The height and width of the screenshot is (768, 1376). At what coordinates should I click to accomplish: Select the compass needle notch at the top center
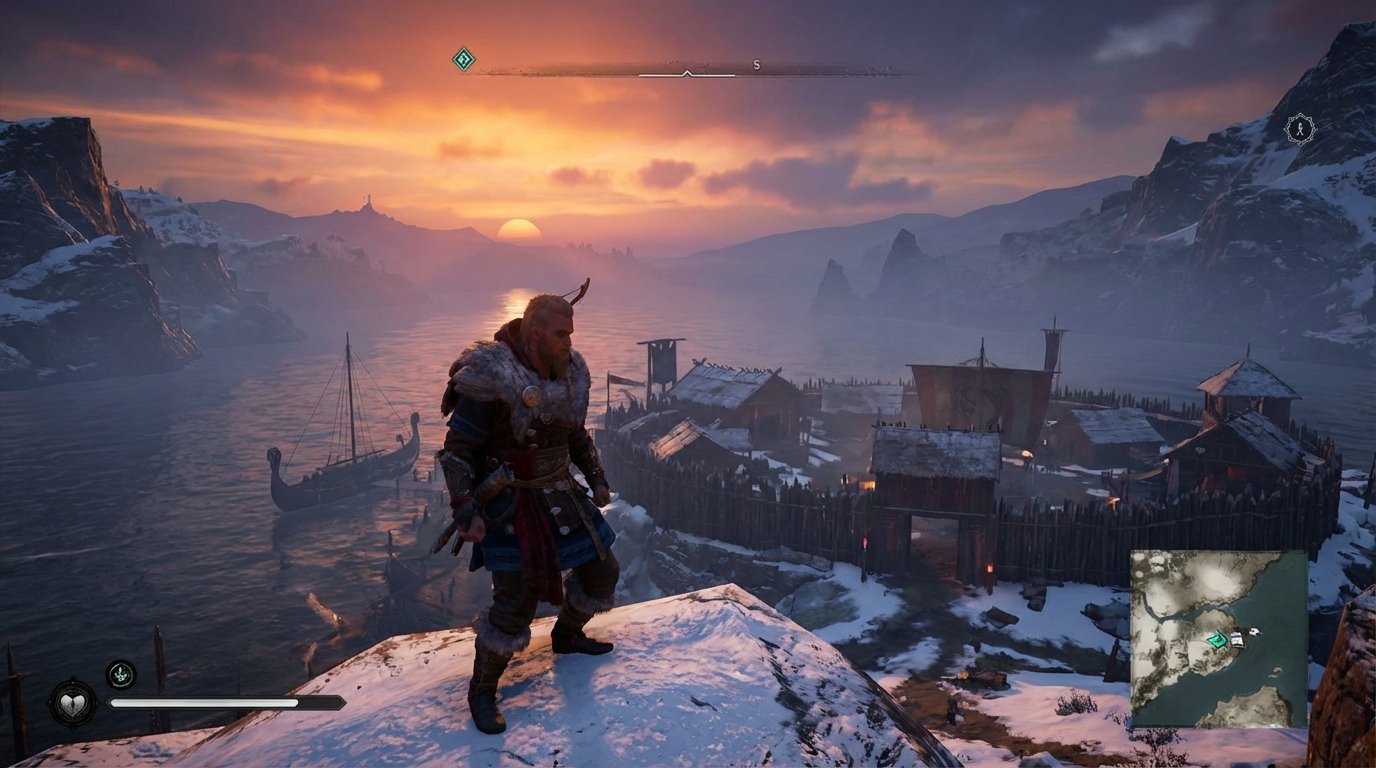click(686, 72)
